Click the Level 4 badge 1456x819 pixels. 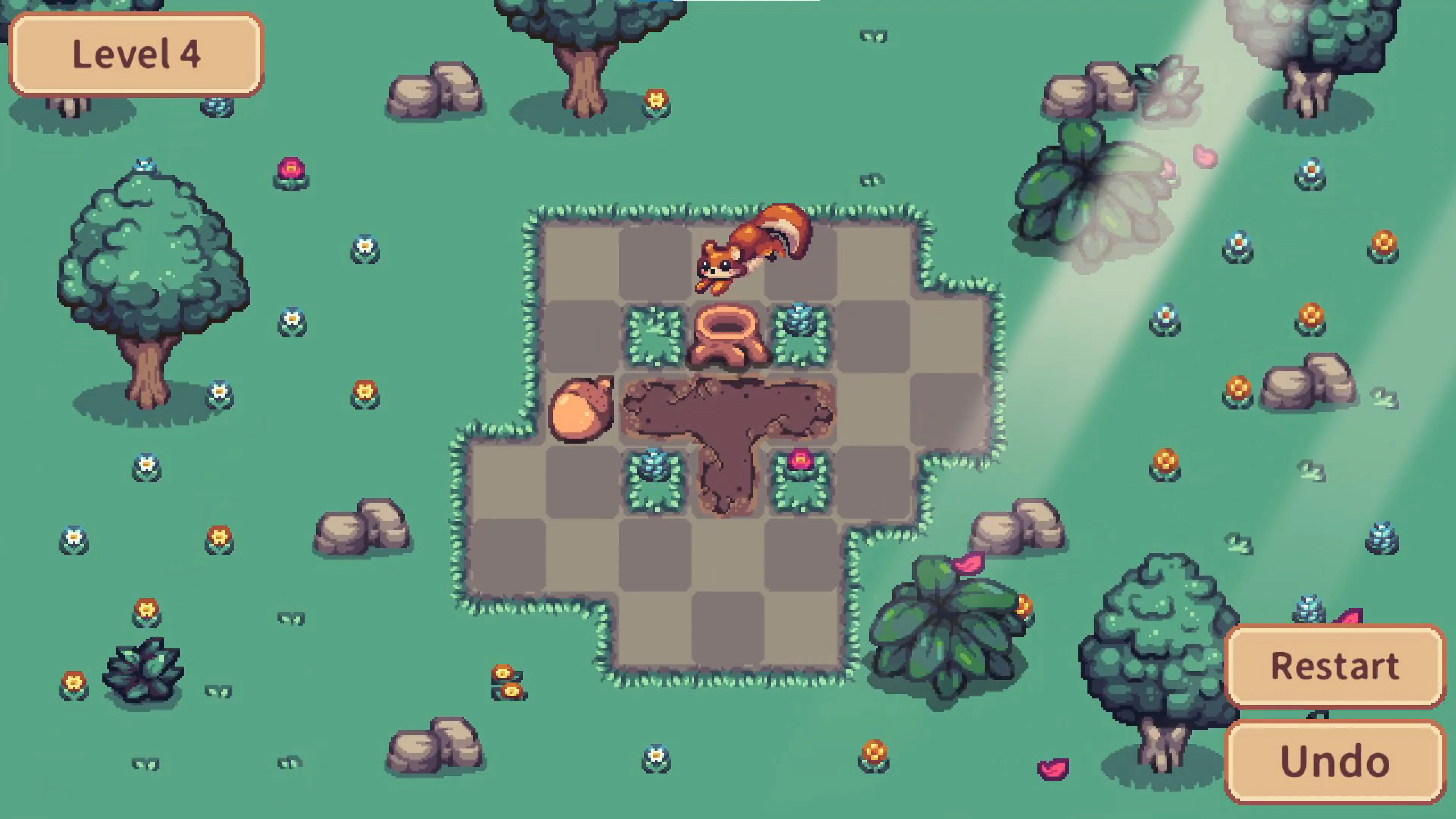click(x=136, y=54)
